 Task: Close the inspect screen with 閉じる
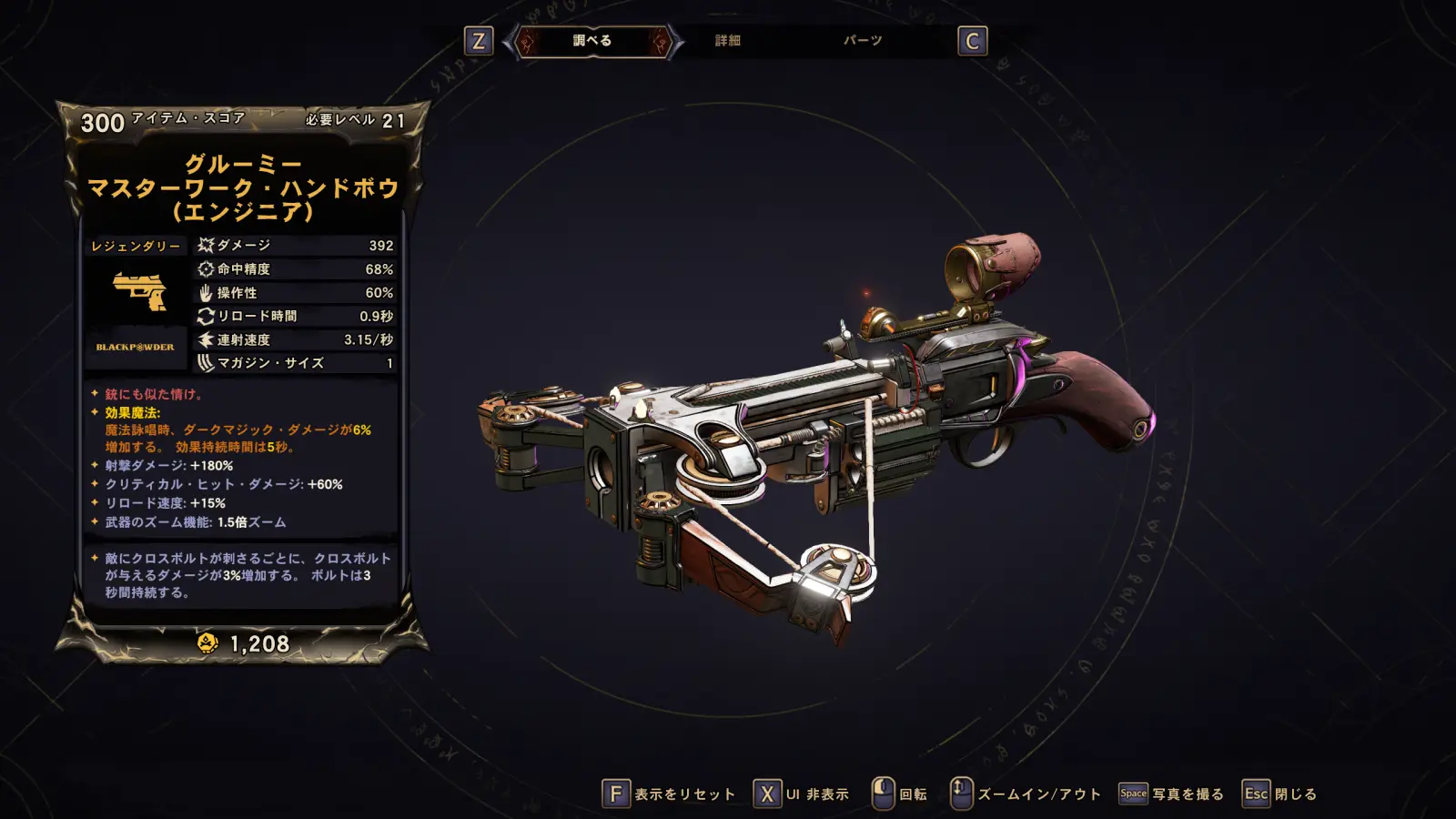click(x=1279, y=794)
